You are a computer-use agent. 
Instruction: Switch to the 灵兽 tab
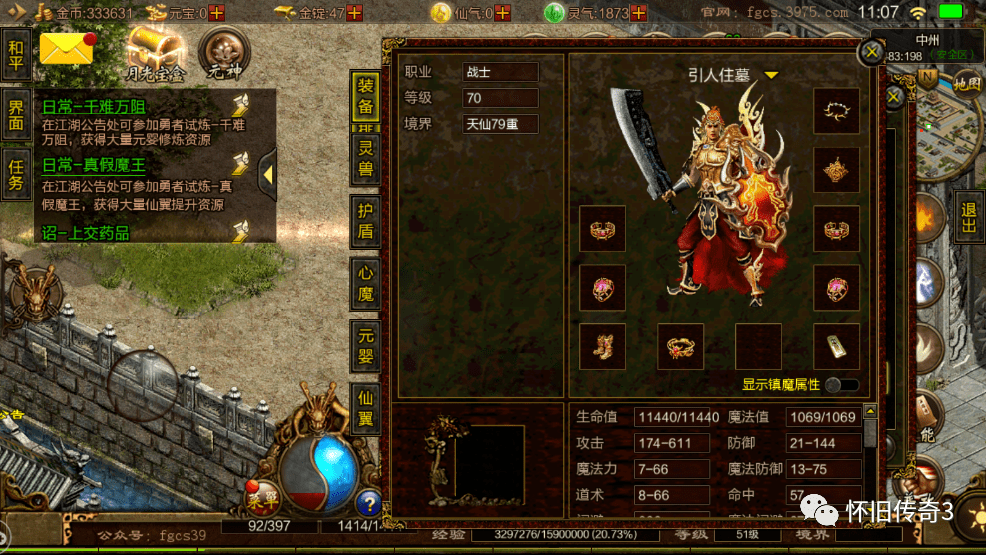(x=366, y=158)
